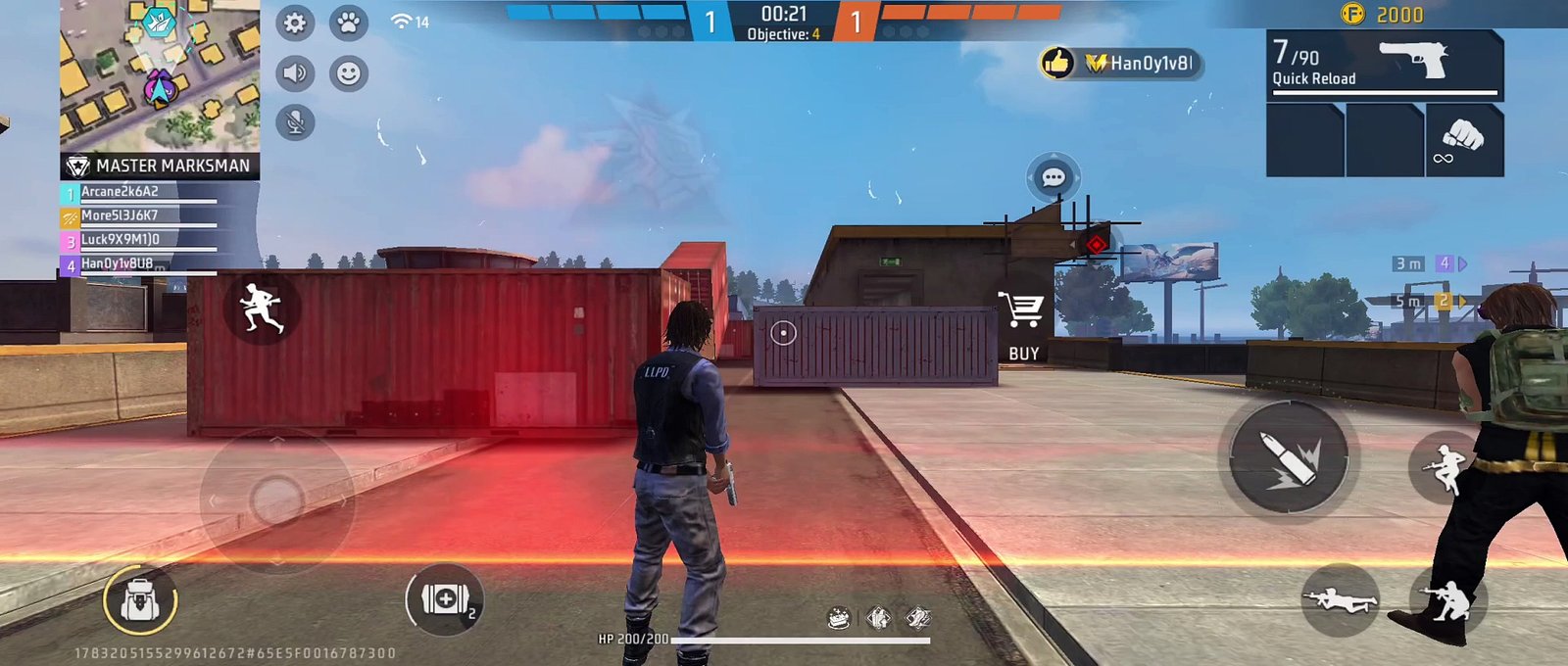Screen dimensions: 1568x666
Task: Use the med kit item
Action: pos(445,598)
